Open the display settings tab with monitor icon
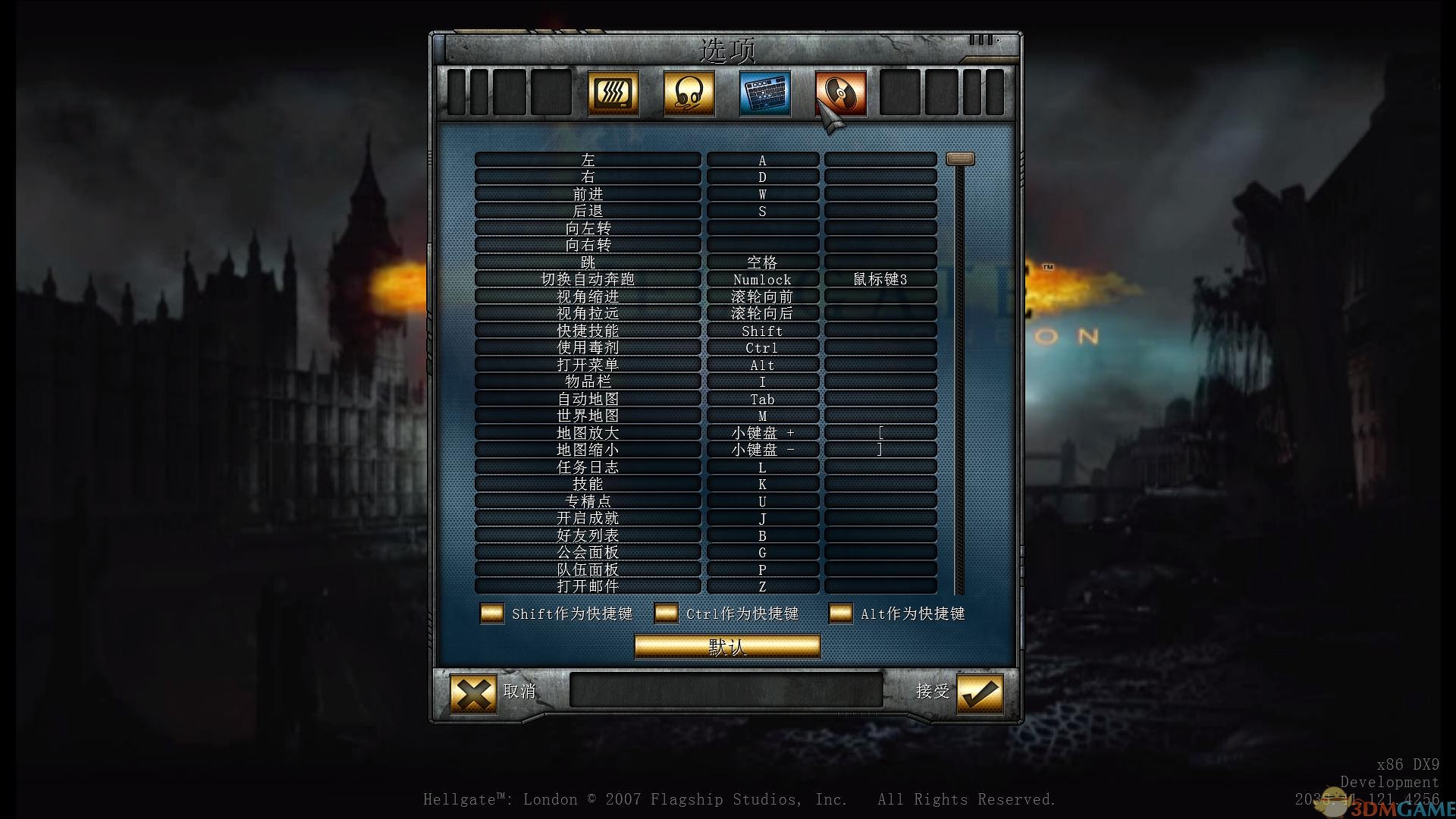This screenshot has height=819, width=1456. pos(613,93)
